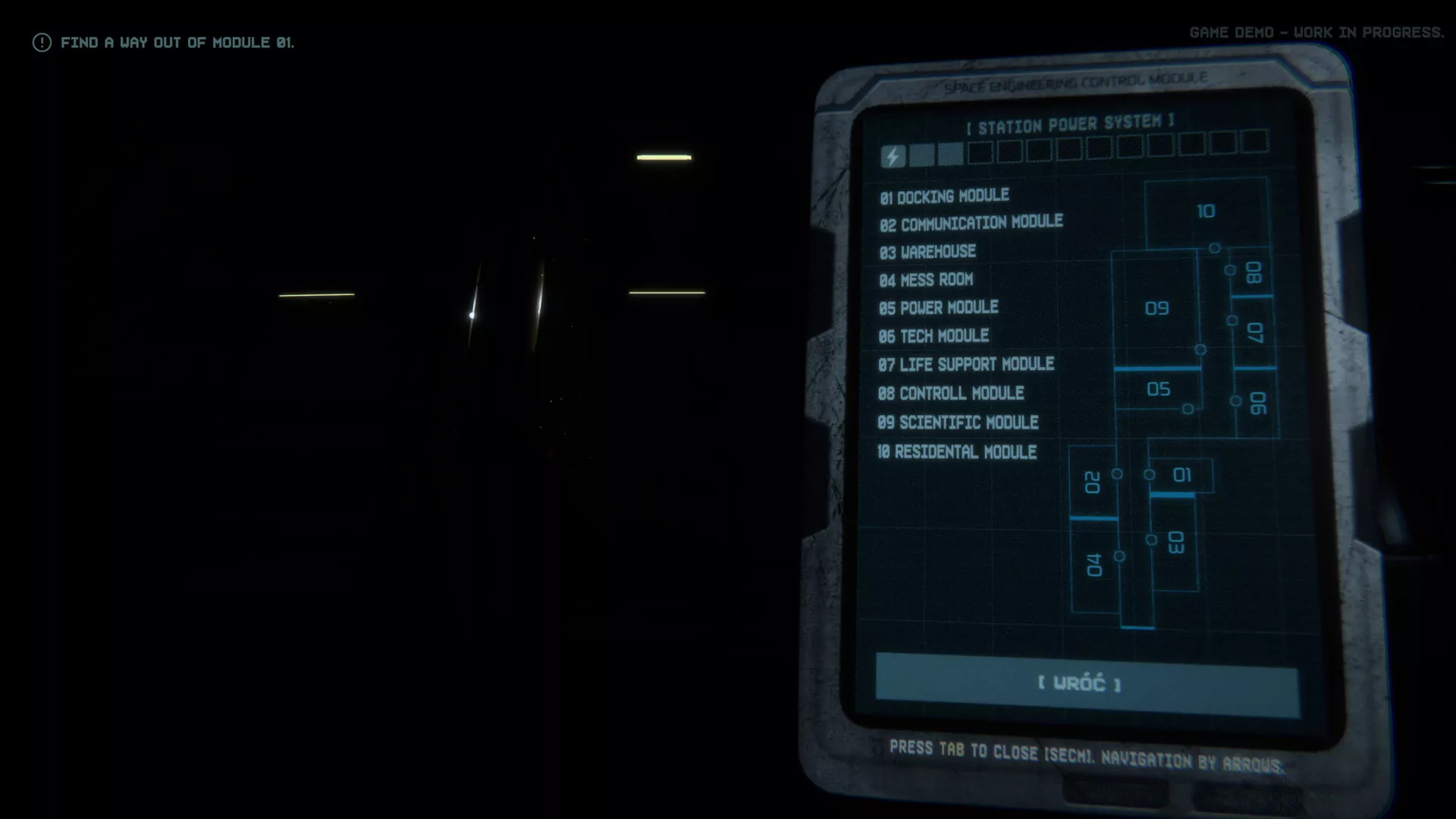Click room 05 on the station map
The height and width of the screenshot is (819, 1456).
[x=1158, y=390]
